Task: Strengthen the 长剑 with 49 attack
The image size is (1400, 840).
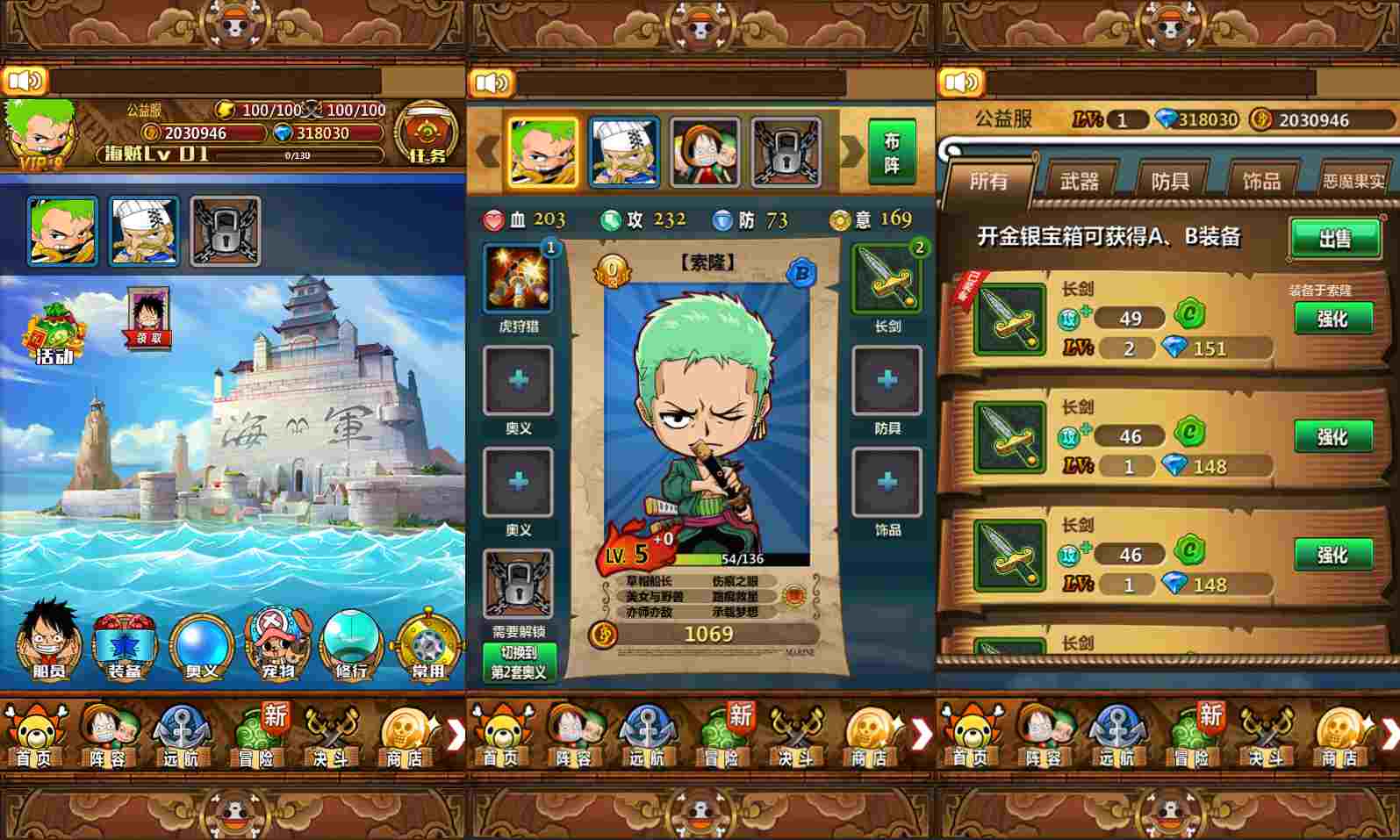Action: [x=1332, y=319]
